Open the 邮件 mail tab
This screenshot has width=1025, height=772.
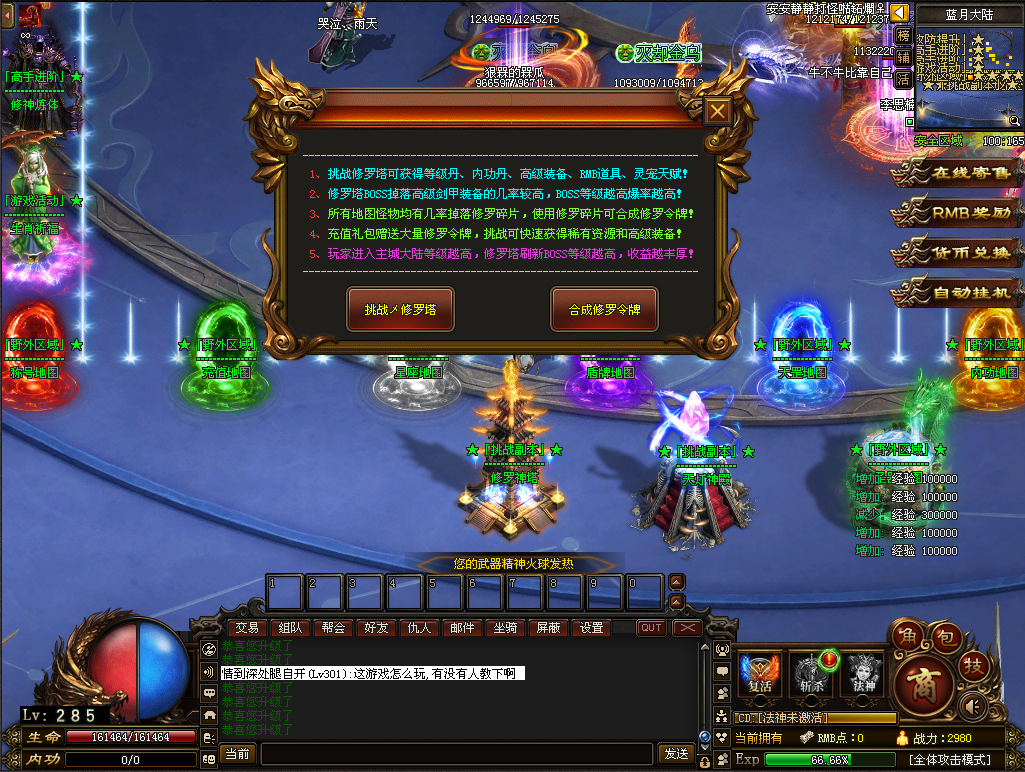tap(462, 628)
